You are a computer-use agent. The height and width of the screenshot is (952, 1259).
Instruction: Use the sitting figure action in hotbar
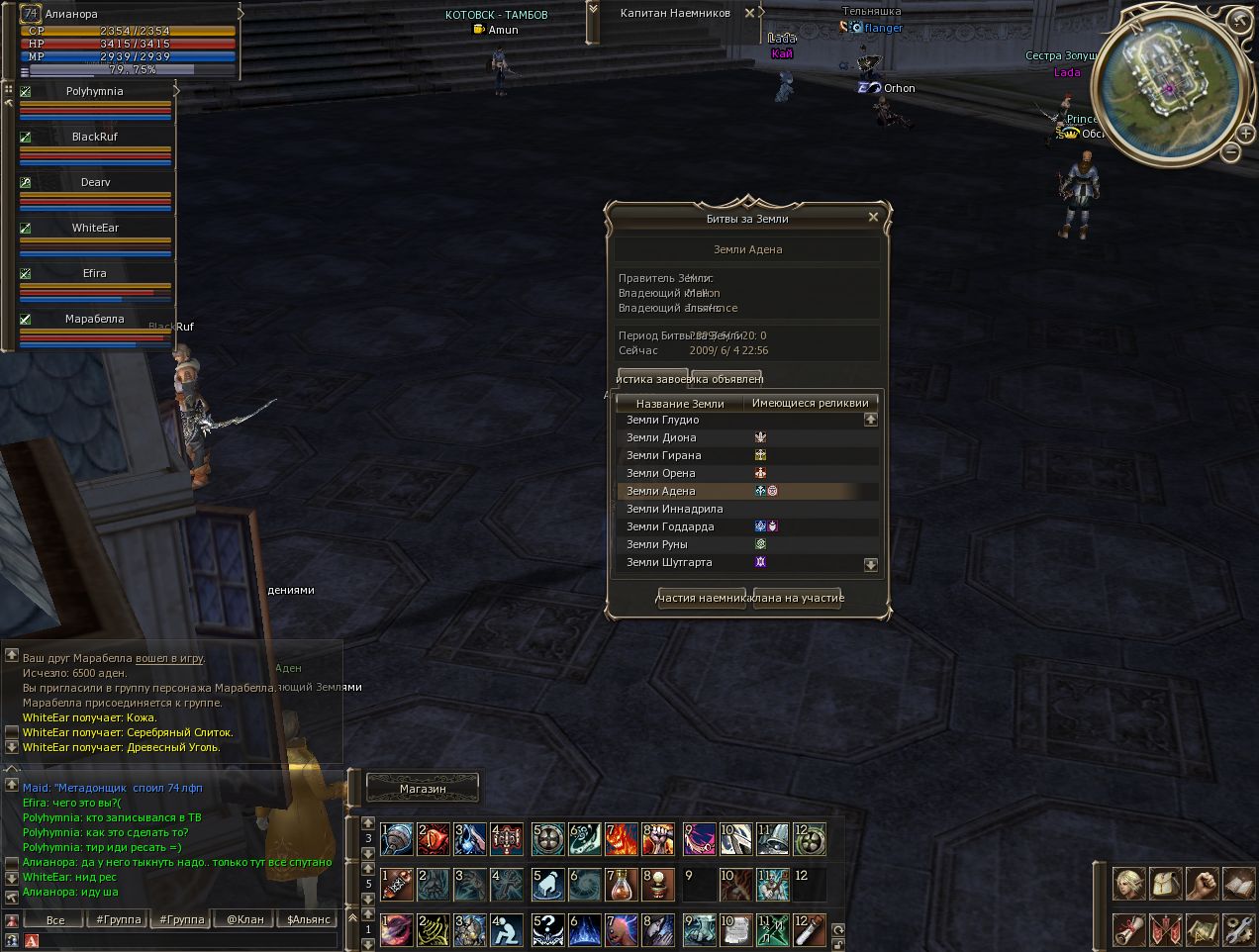coord(508,929)
